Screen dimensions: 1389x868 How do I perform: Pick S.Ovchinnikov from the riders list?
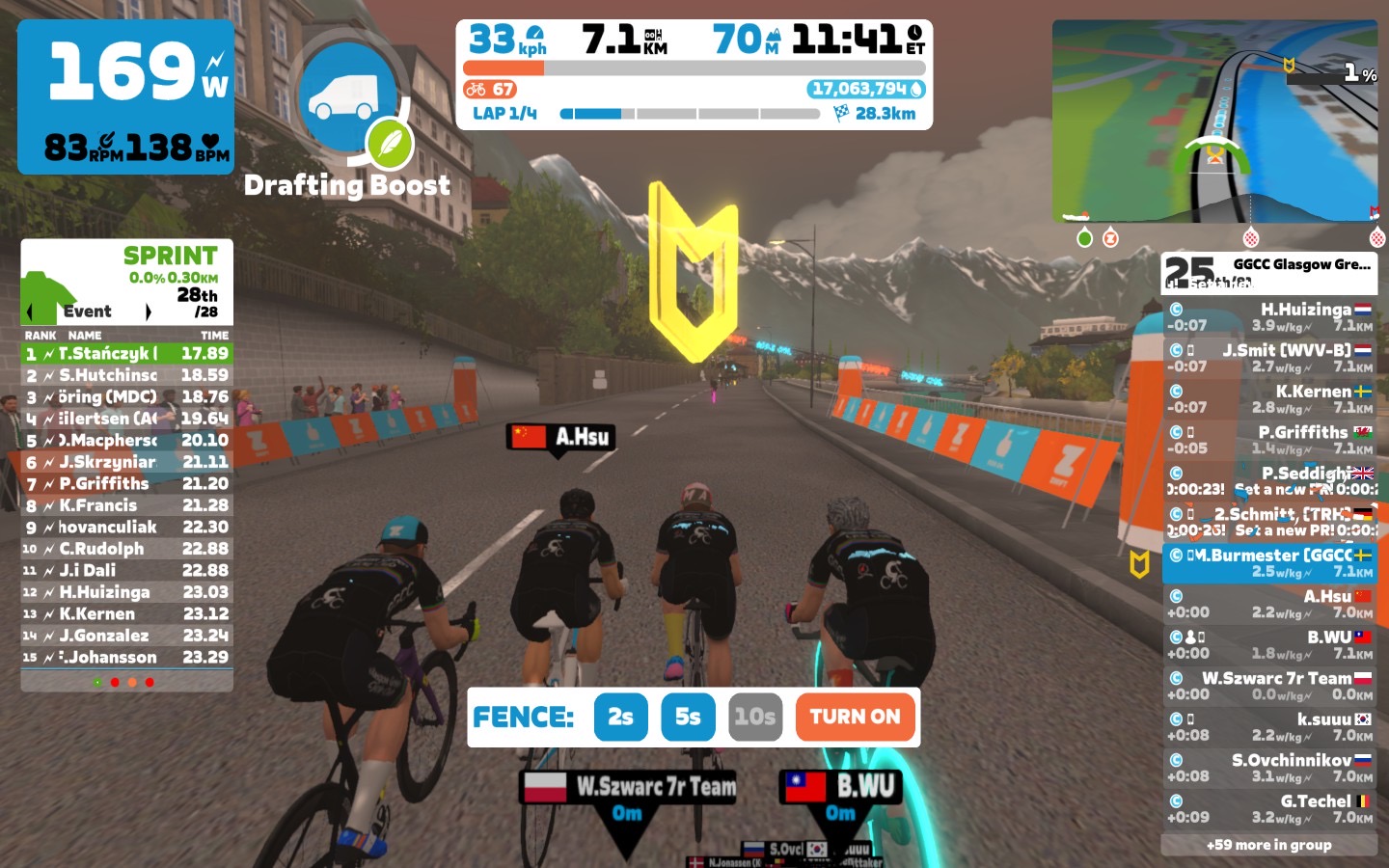click(x=1268, y=768)
